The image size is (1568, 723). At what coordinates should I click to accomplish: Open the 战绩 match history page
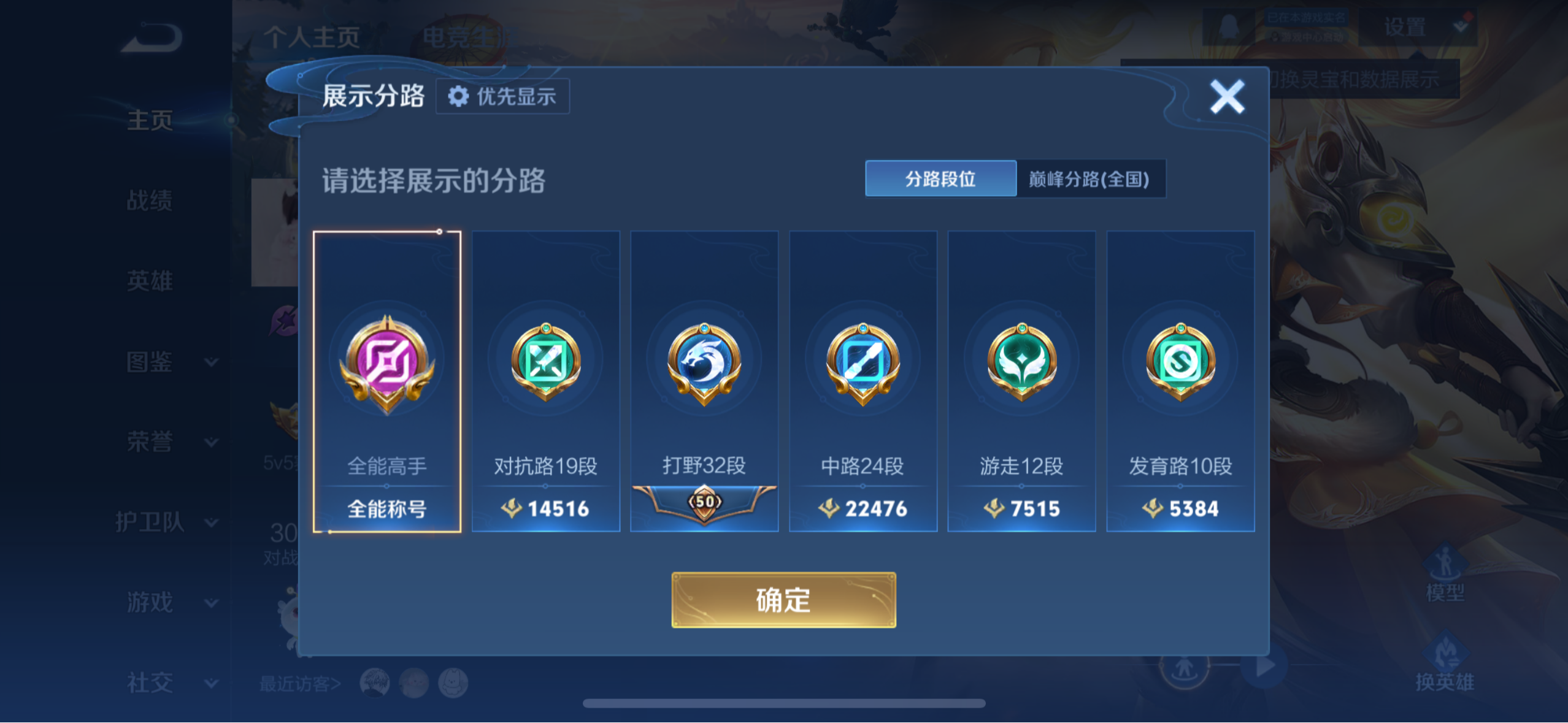pos(151,201)
